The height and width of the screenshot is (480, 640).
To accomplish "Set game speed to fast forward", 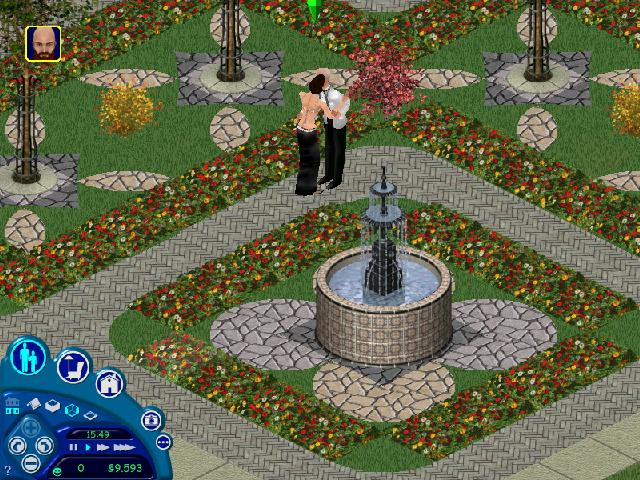I will click(102, 448).
